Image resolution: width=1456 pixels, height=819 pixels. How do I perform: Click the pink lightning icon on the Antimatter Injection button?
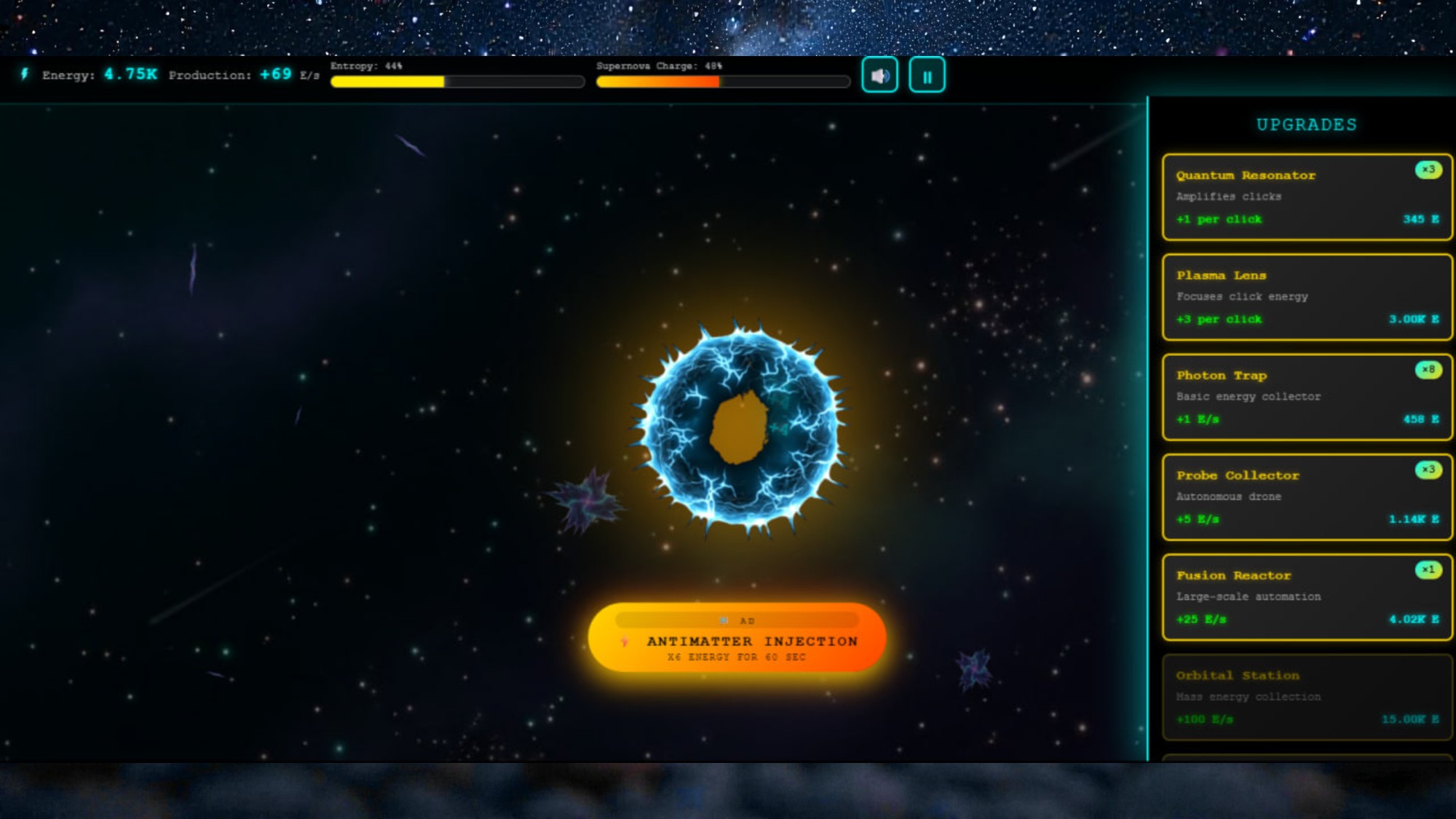point(622,641)
